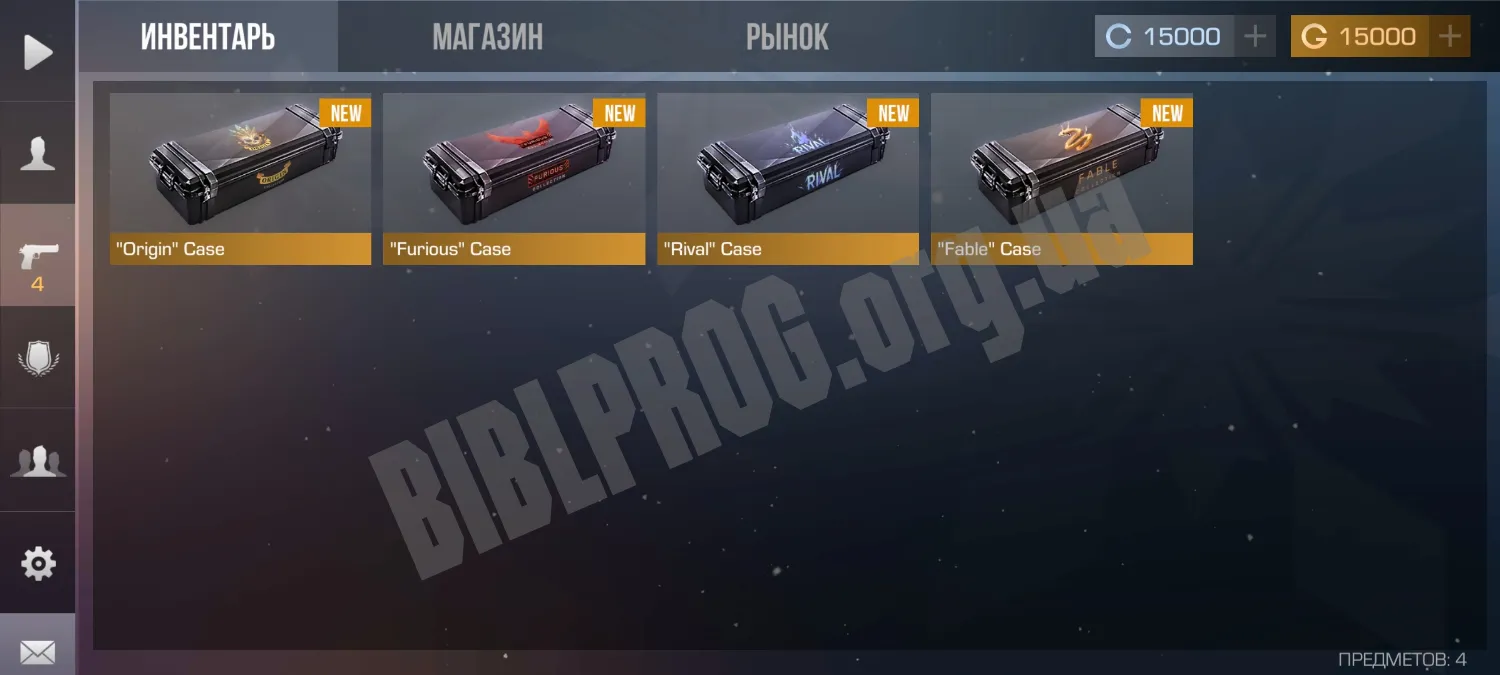Add gold currency with the plus button
Screen dimensions: 1500x675
click(x=1450, y=37)
